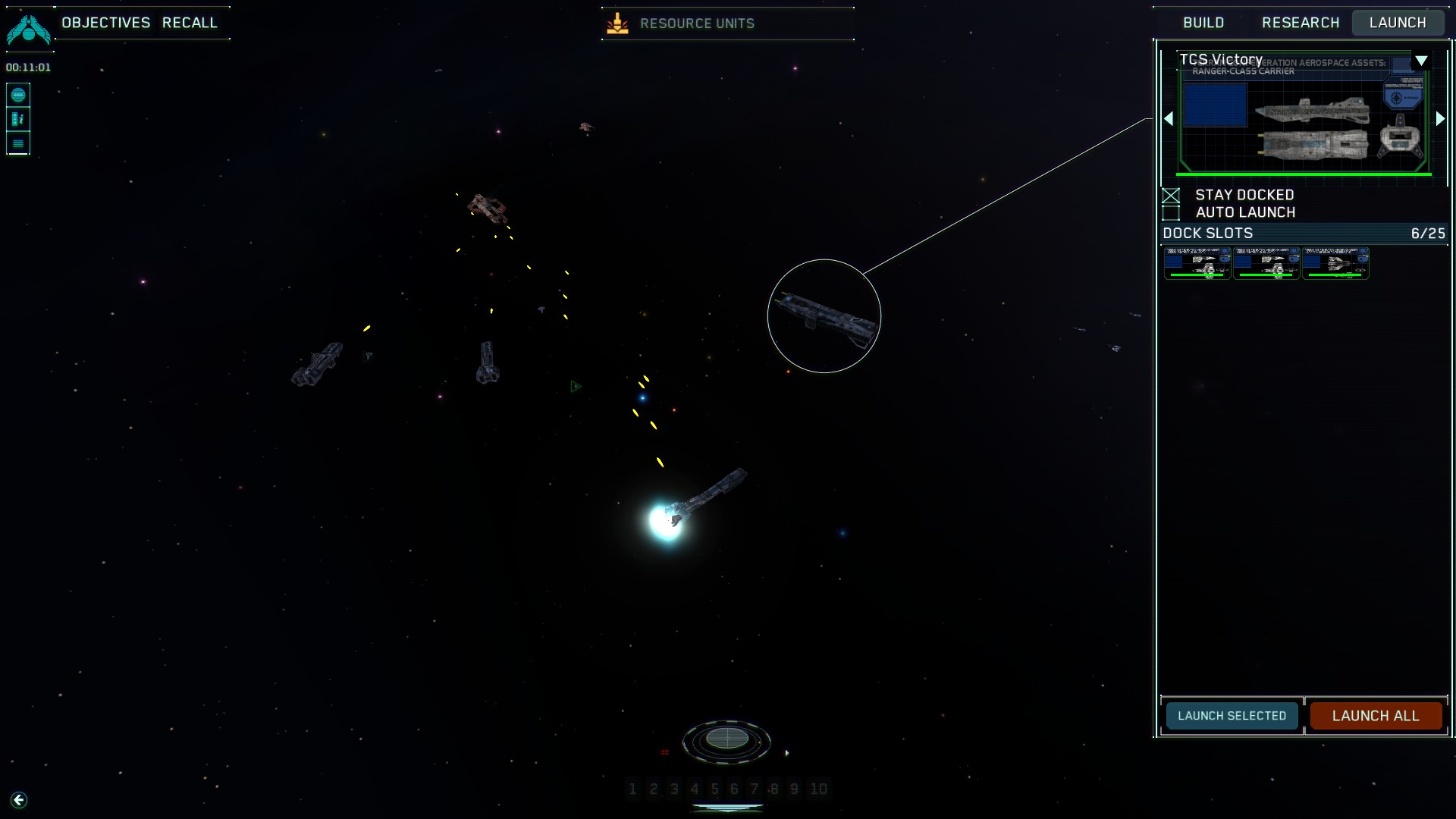Open the stacked-lines menu icon
Screen dimensions: 1456x819
pyautogui.click(x=18, y=143)
